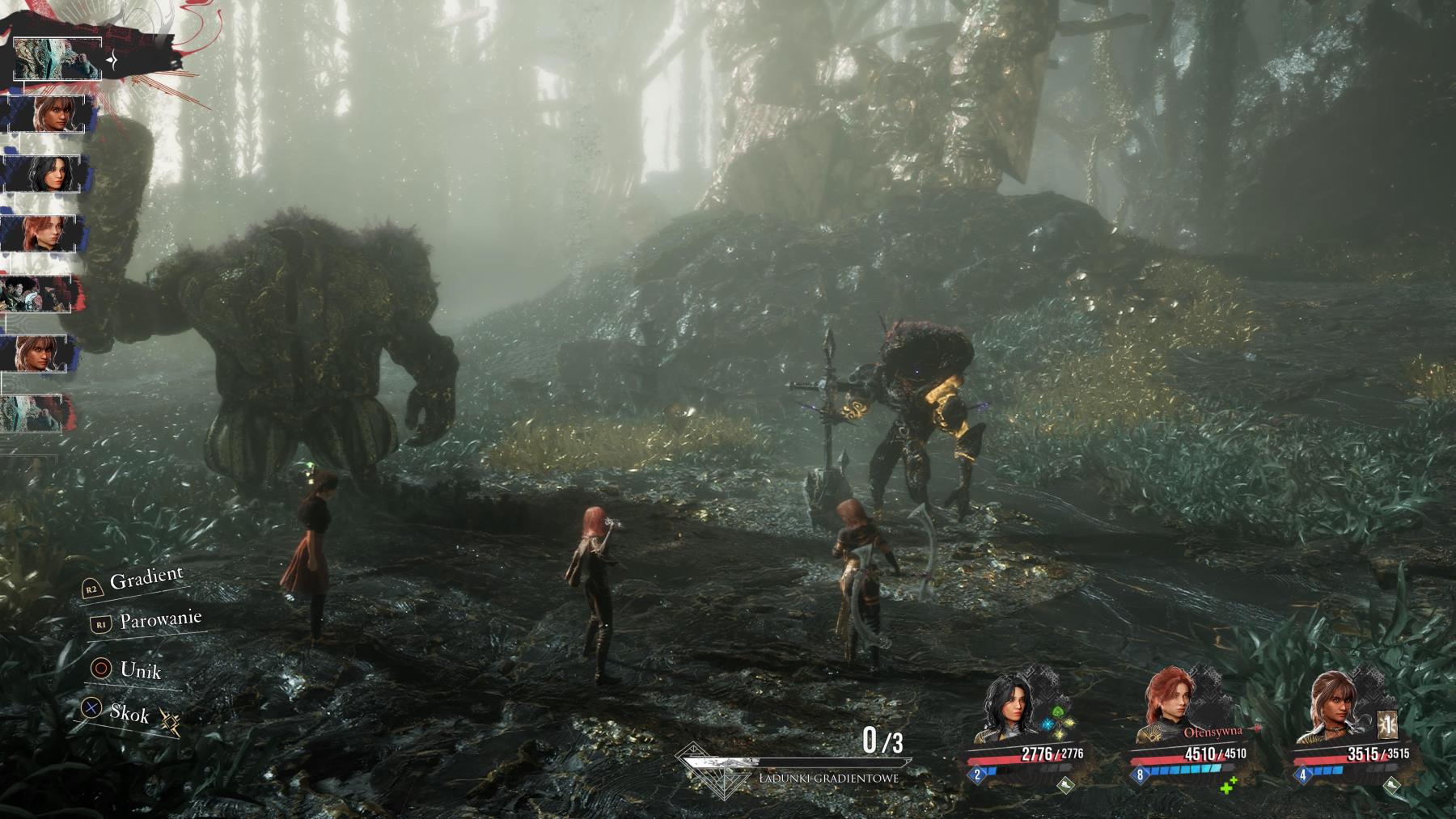This screenshot has width=1456, height=819.
Task: Select the Skok jump option
Action: click(129, 712)
